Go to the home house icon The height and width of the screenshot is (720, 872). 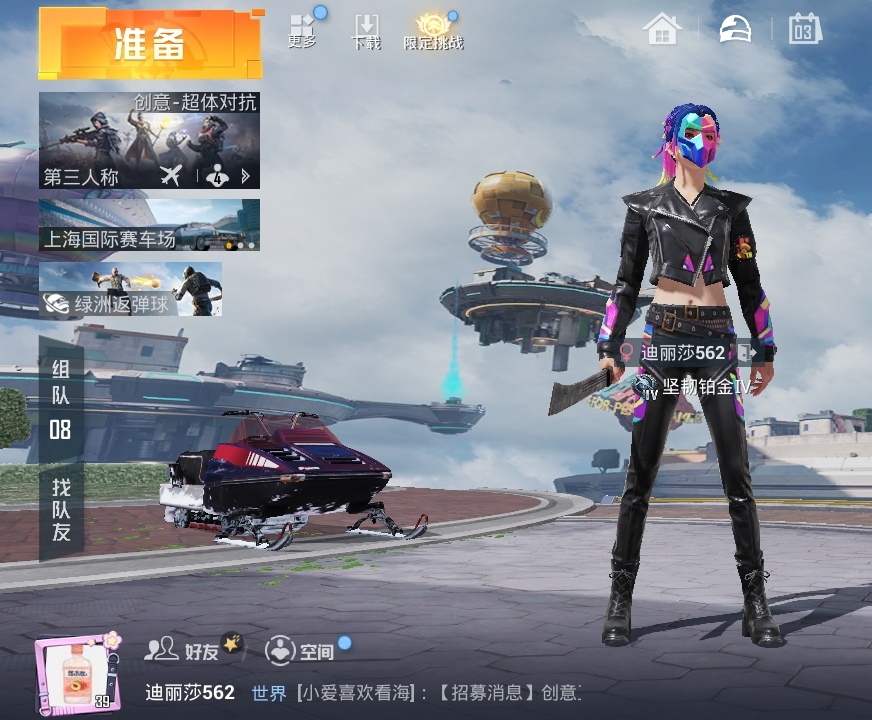click(x=662, y=29)
